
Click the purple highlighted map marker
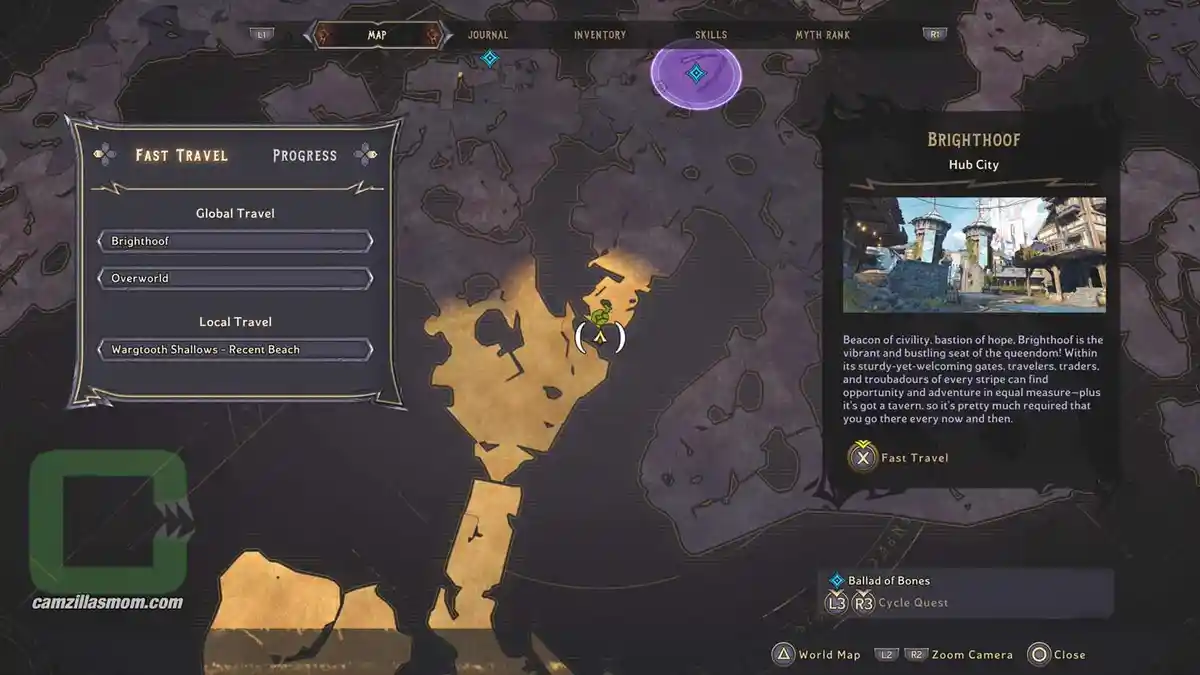(696, 73)
